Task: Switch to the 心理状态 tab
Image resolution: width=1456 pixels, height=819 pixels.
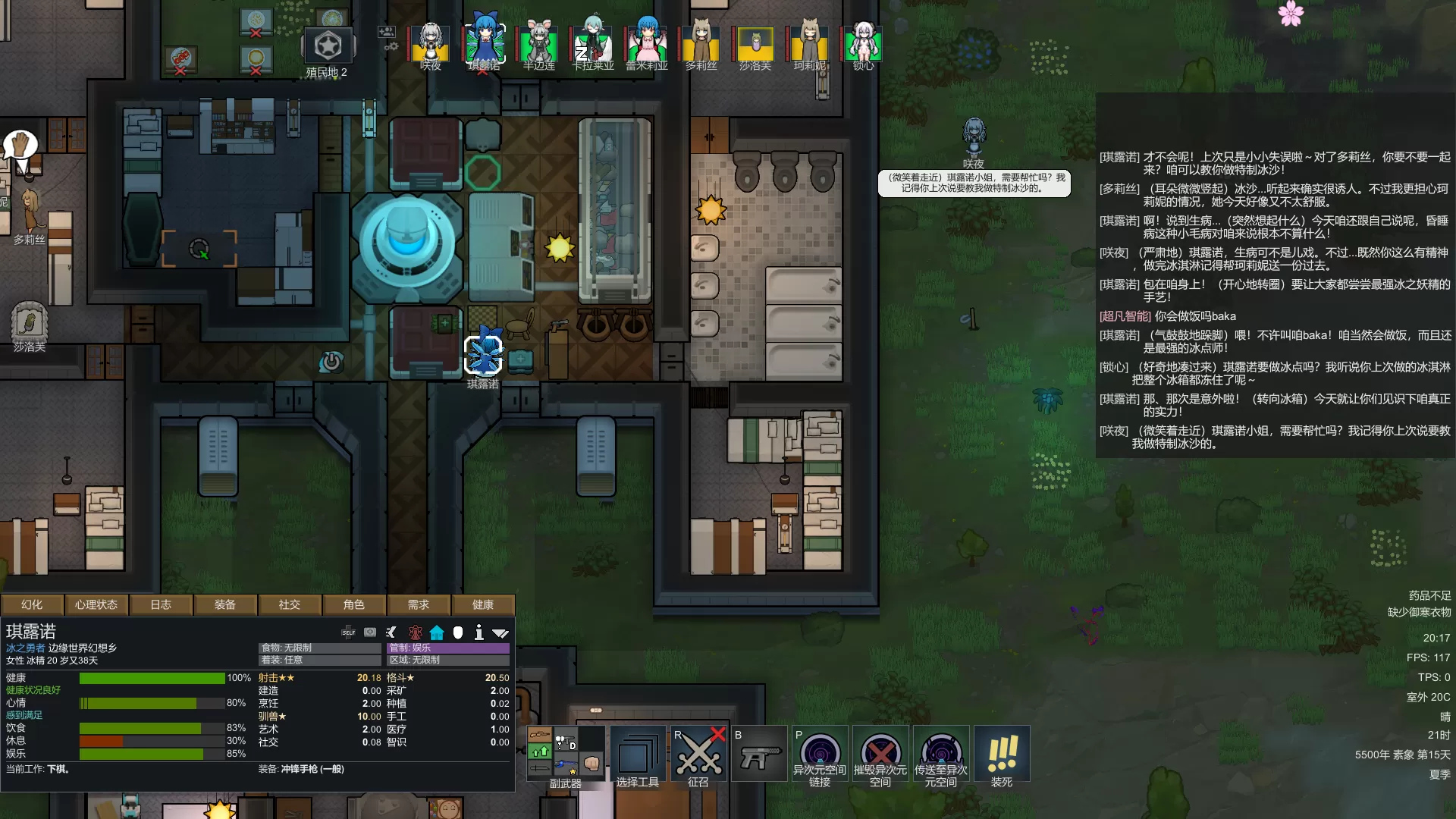Action: [96, 604]
